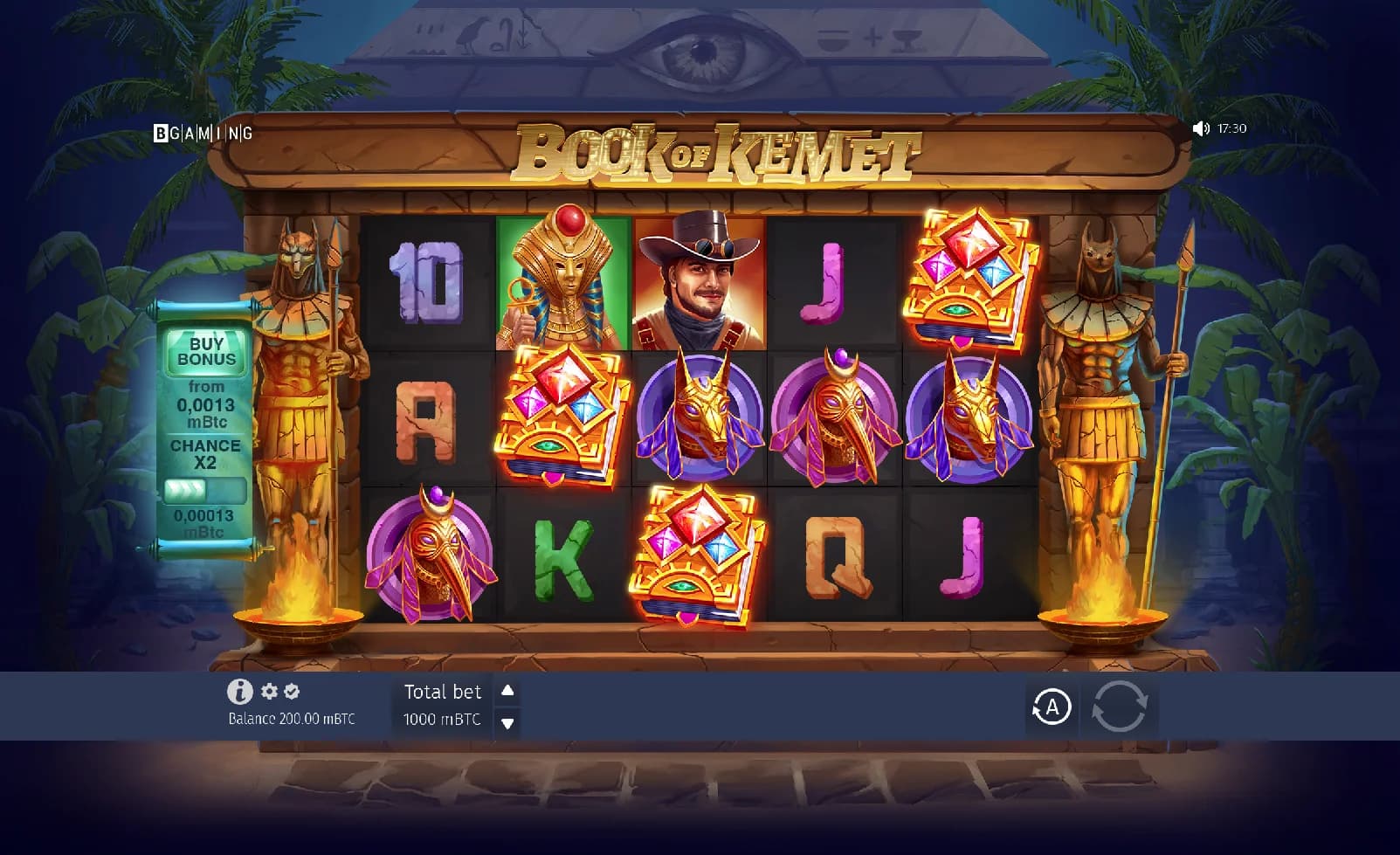Viewport: 1400px width, 855px height.
Task: Spin the reels
Action: 1119,707
